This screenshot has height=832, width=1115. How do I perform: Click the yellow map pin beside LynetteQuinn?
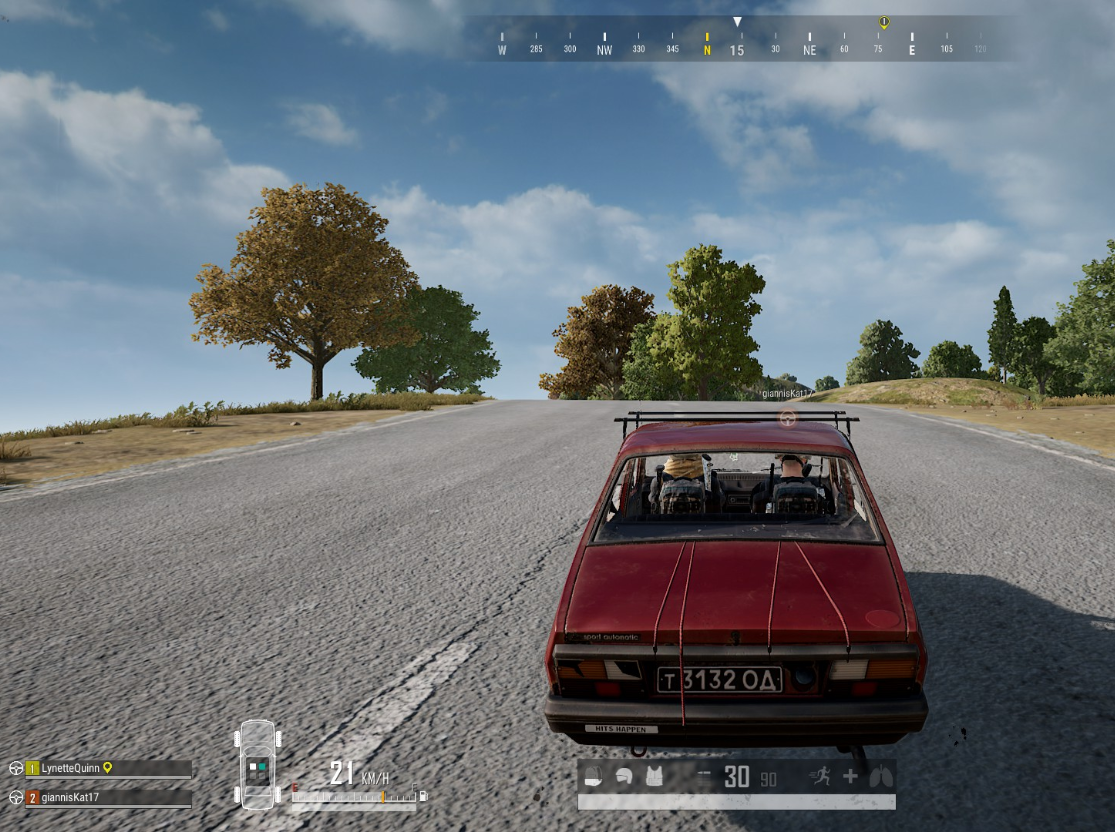point(107,768)
